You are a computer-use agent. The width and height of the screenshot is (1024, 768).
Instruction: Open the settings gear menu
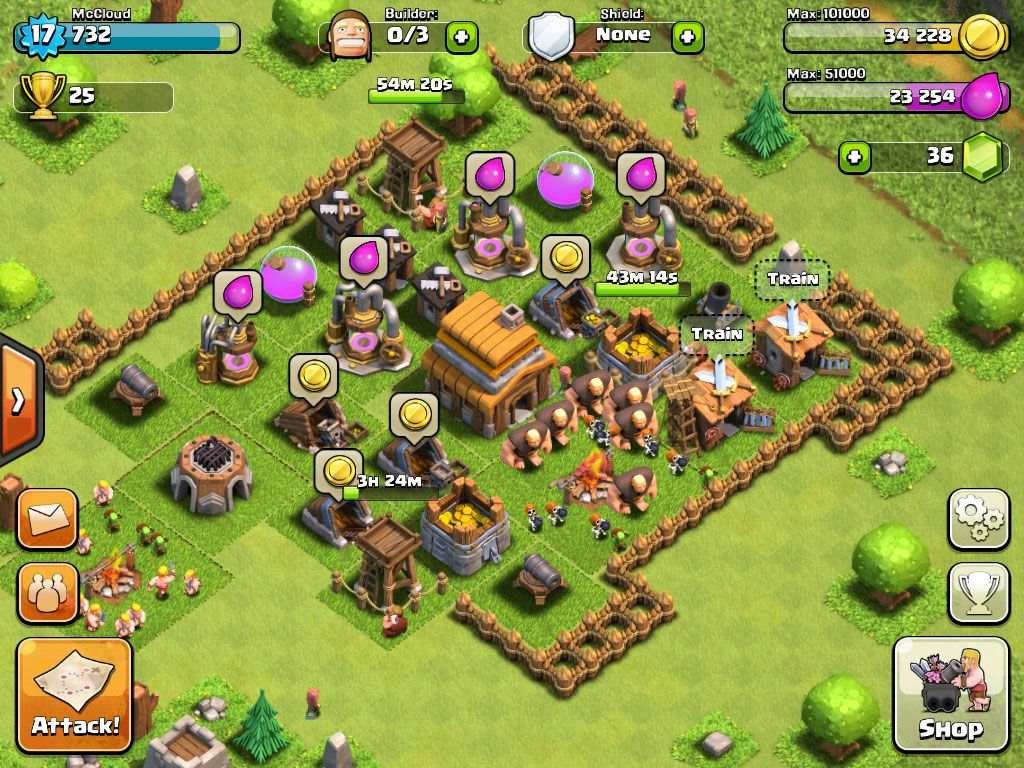point(978,517)
